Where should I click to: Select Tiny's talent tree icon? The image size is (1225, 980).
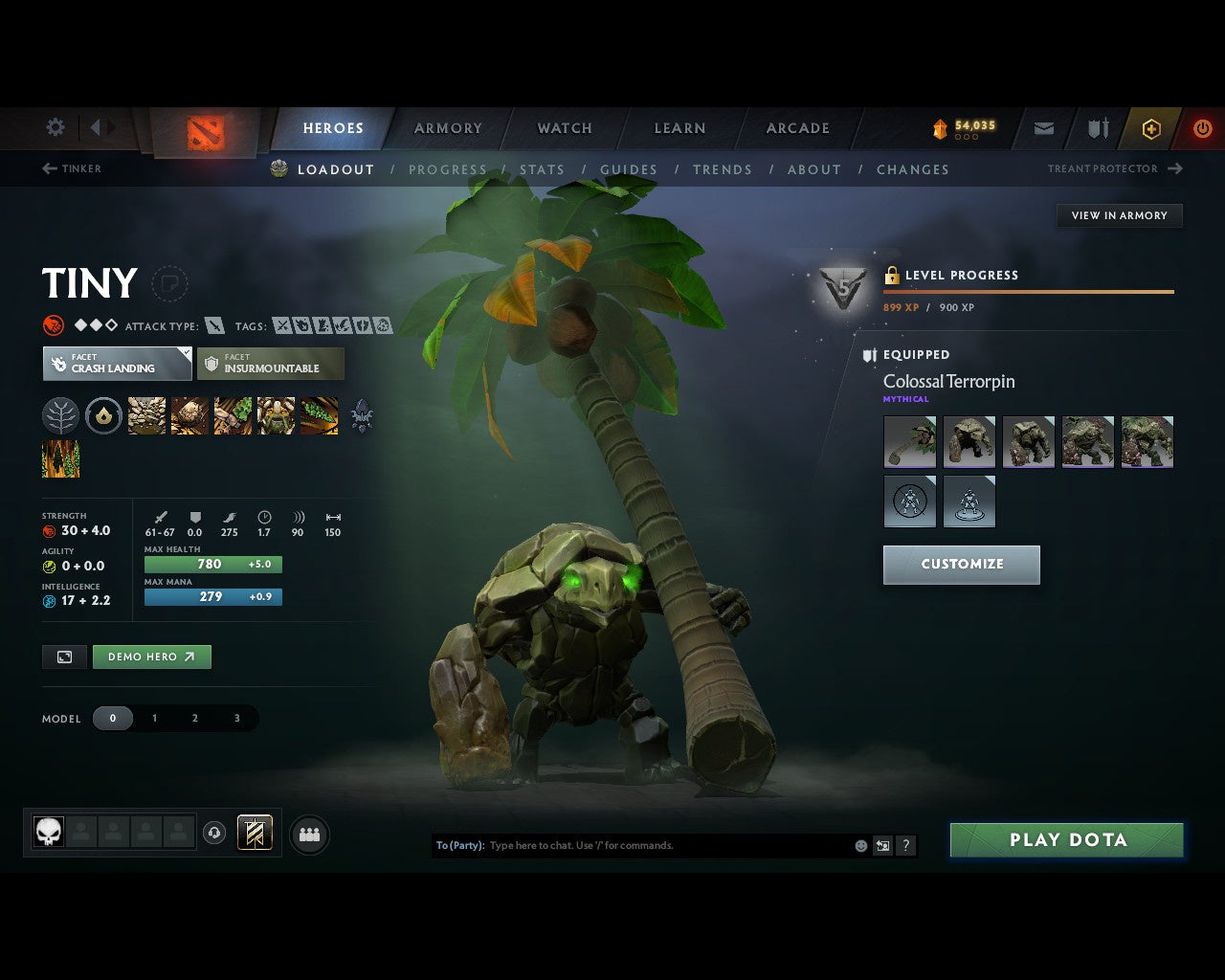point(60,415)
